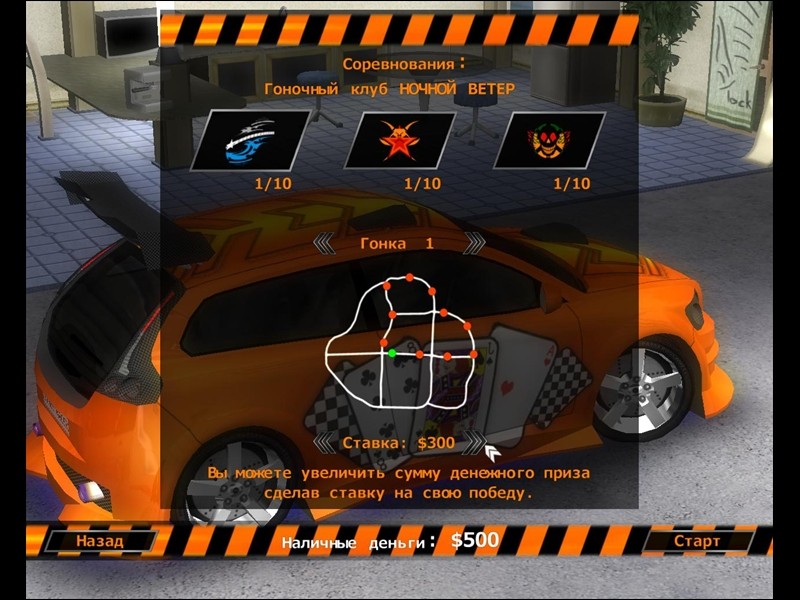Choose the red star club emblem
Screen dimensions: 800x600
point(400,141)
